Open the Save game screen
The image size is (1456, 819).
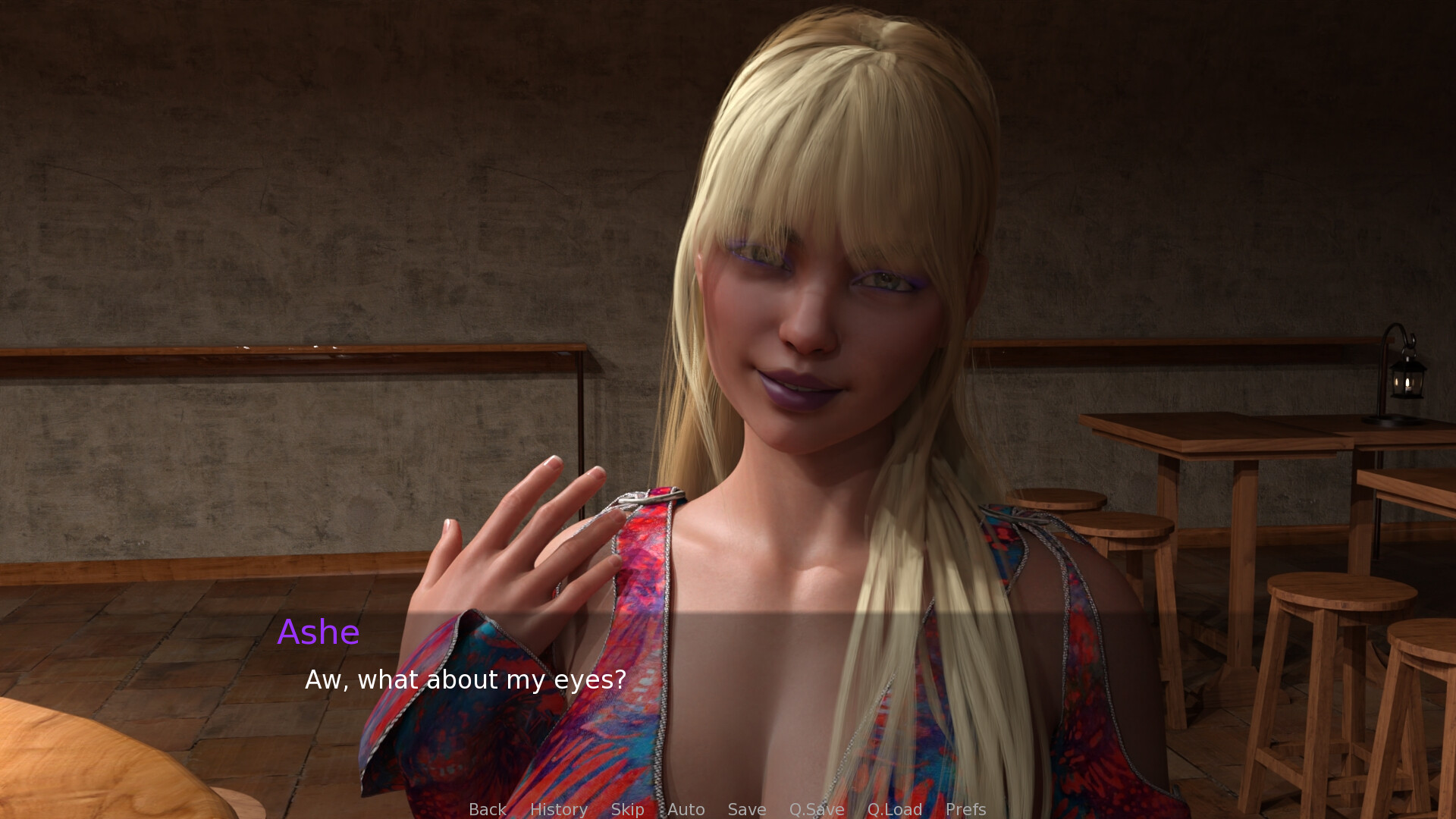746,809
